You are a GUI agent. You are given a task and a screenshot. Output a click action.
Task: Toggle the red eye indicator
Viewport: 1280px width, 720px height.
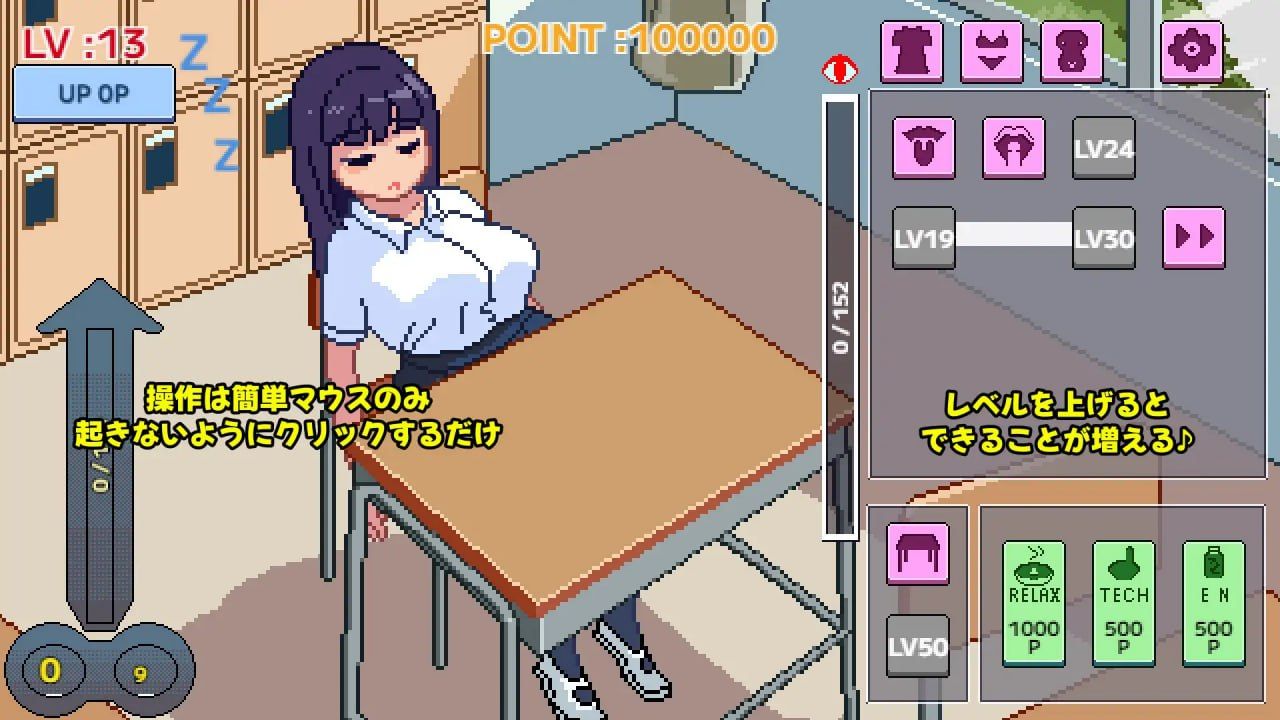click(841, 69)
